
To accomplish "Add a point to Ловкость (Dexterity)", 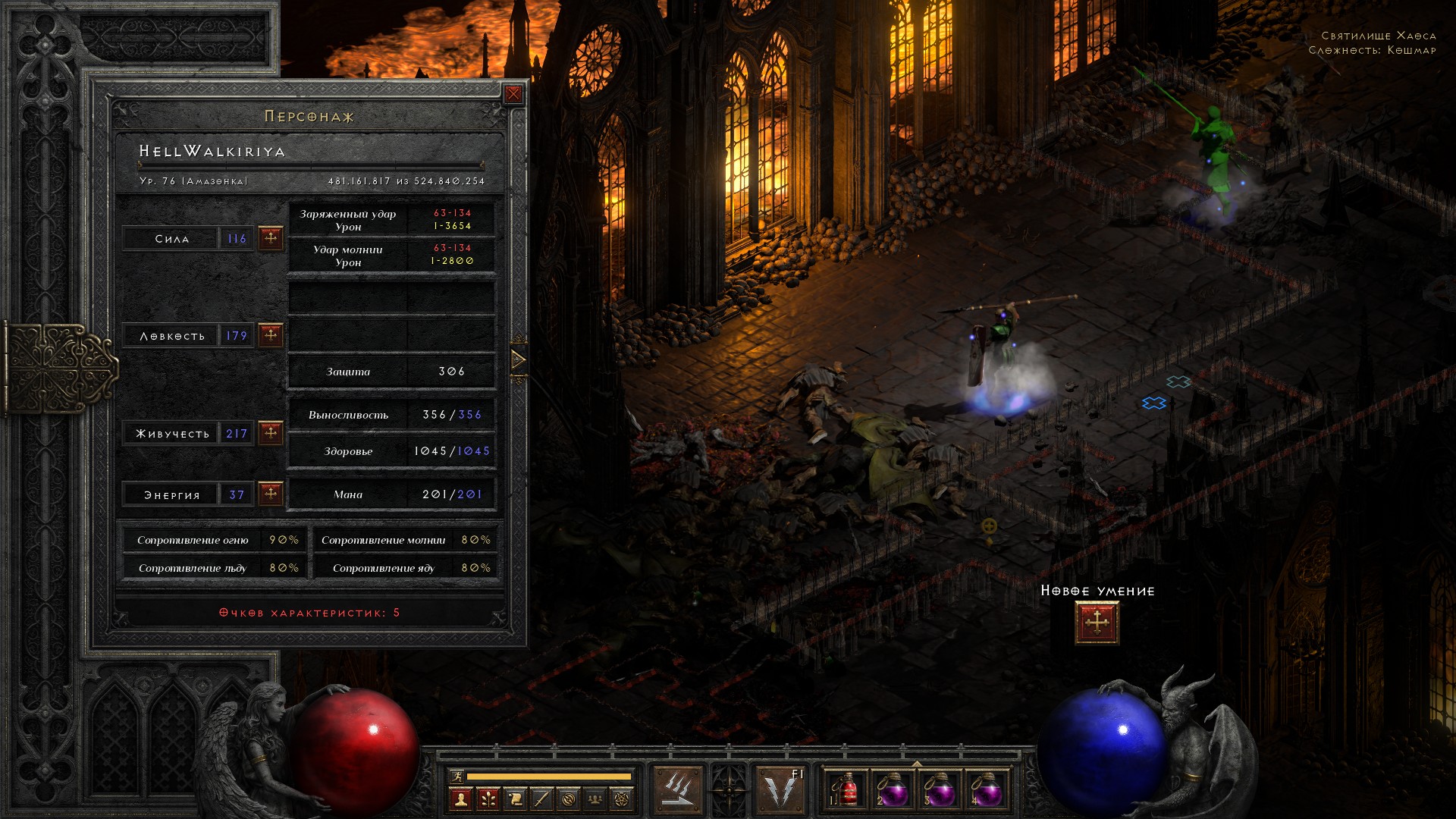I will pyautogui.click(x=271, y=335).
